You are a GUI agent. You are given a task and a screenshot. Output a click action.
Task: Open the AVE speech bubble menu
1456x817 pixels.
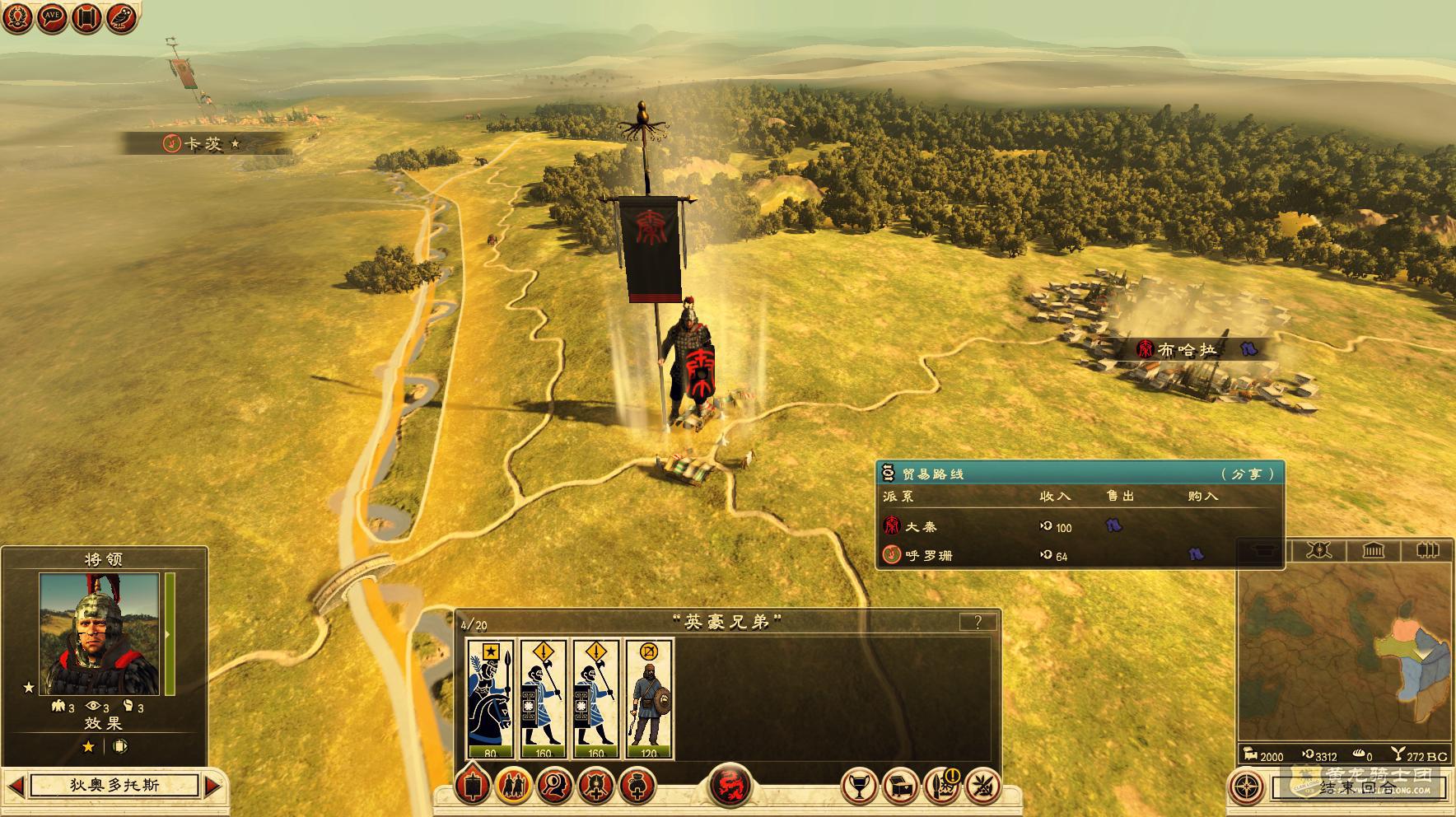tap(51, 17)
